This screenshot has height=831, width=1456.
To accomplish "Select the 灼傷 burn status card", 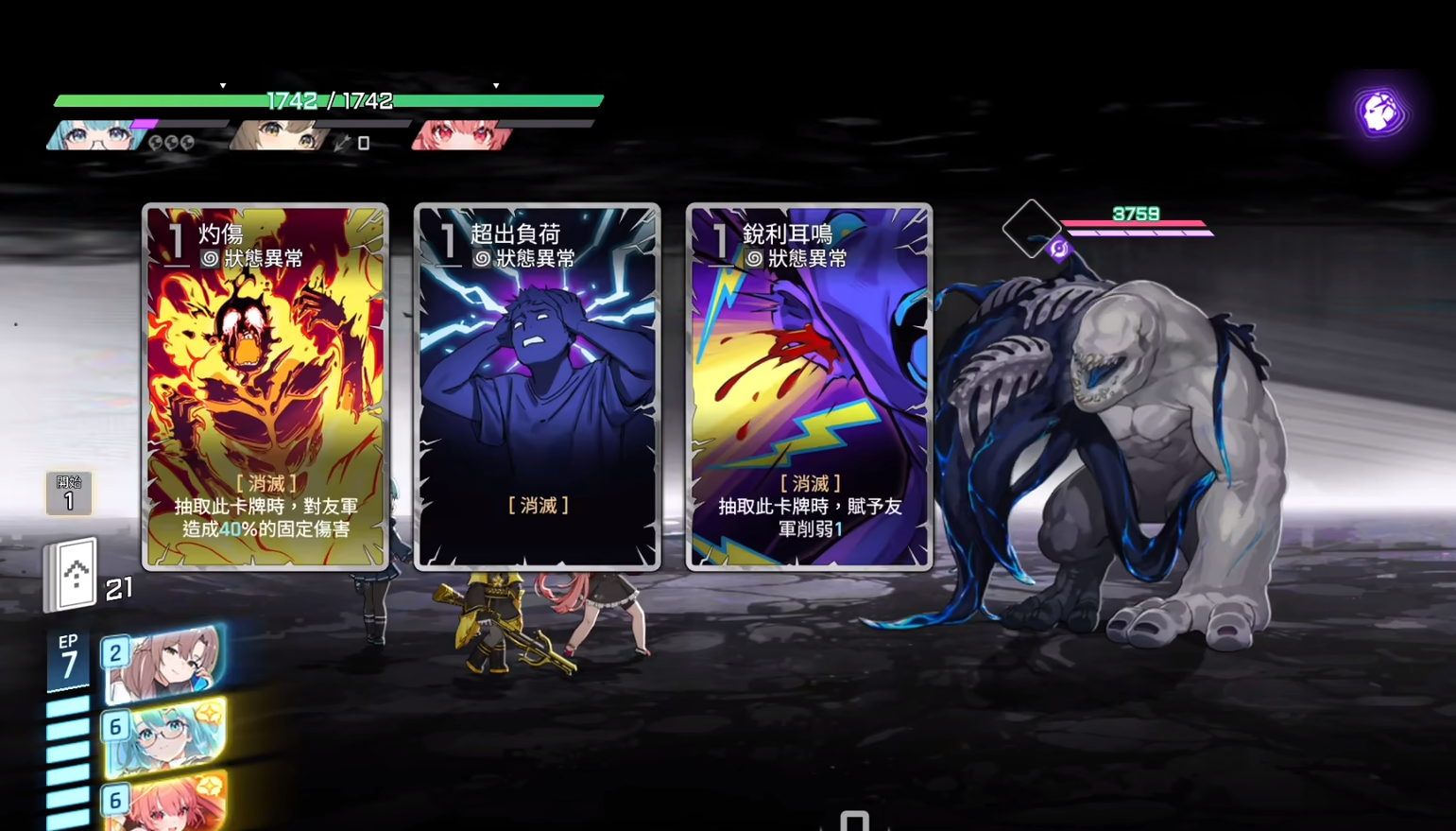I will tap(266, 387).
